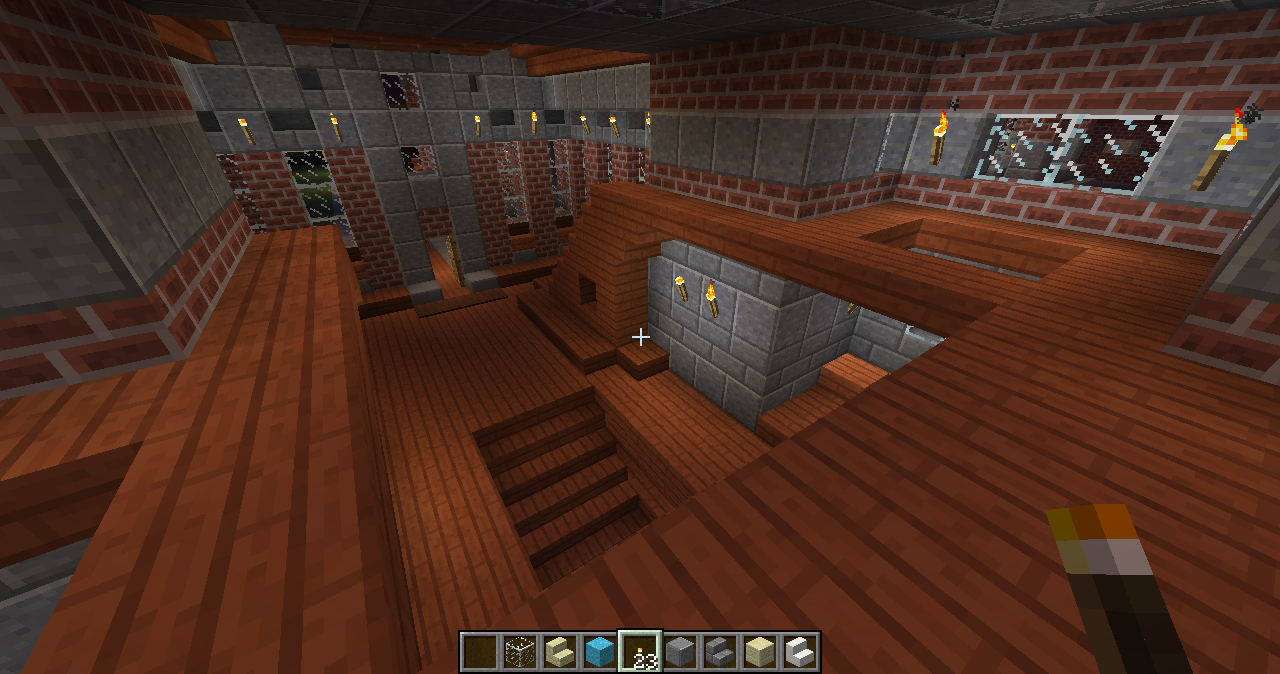Select the sandstone block hotbar slot
The height and width of the screenshot is (674, 1280).
[760, 652]
